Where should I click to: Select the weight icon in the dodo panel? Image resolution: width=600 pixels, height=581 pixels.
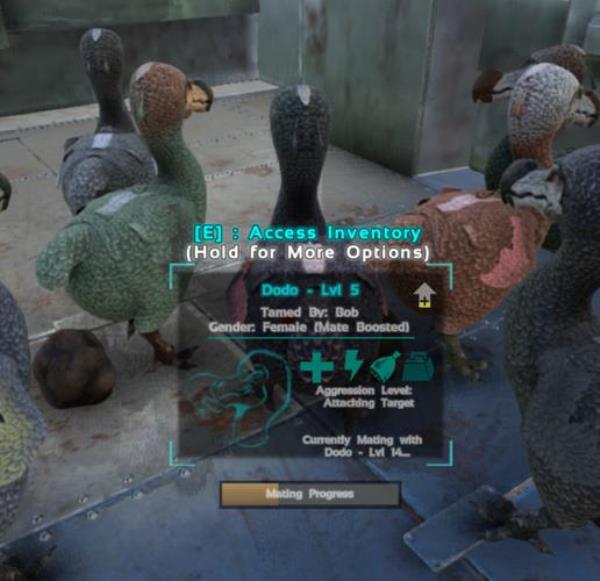[417, 369]
